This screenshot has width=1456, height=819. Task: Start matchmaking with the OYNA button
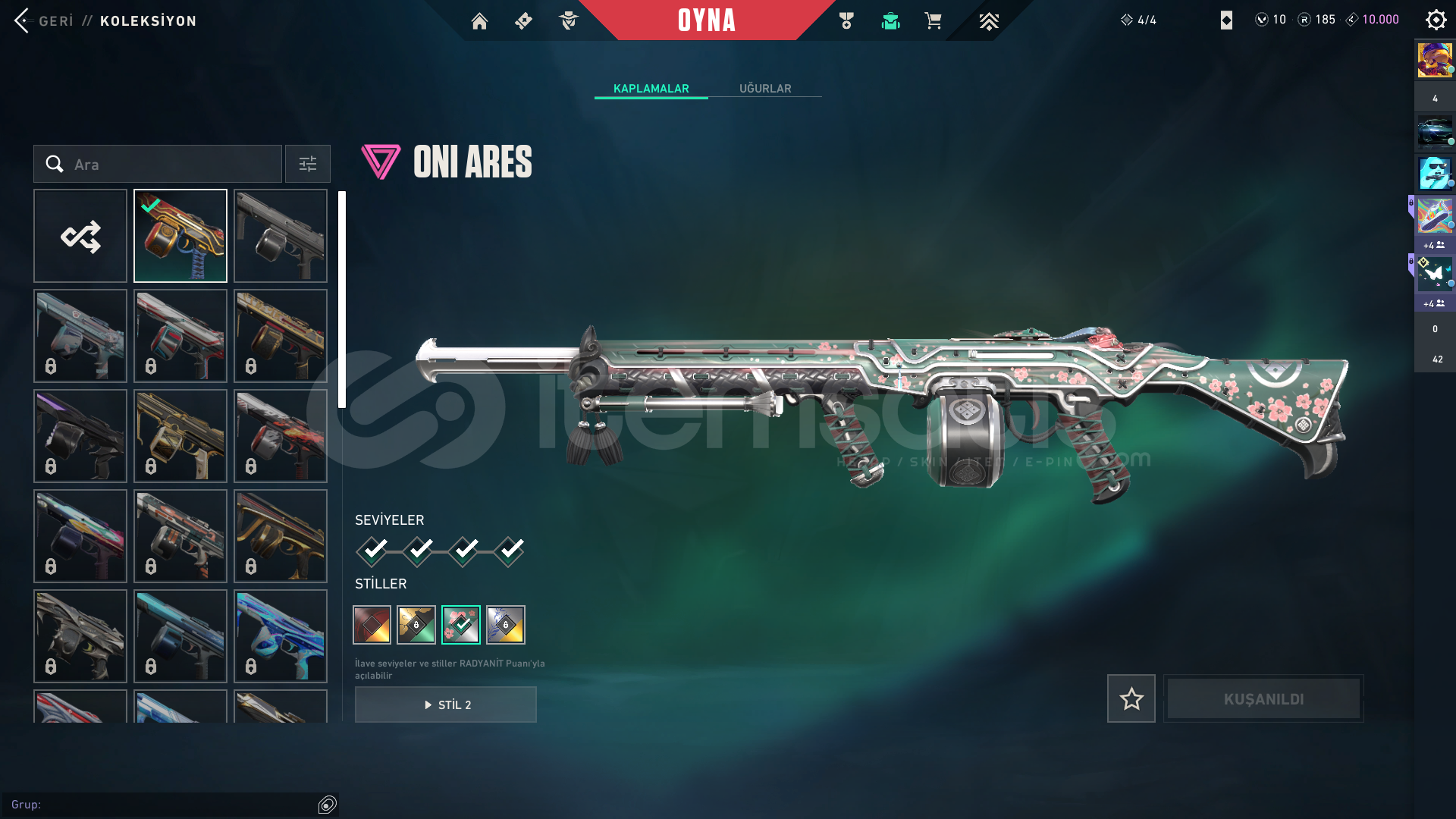tap(706, 20)
